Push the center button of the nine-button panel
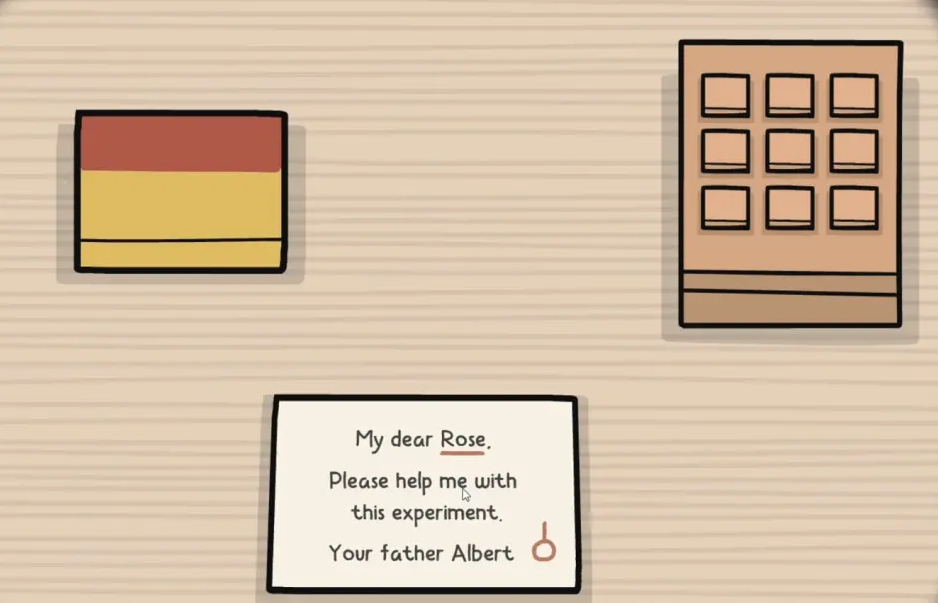 click(x=790, y=151)
